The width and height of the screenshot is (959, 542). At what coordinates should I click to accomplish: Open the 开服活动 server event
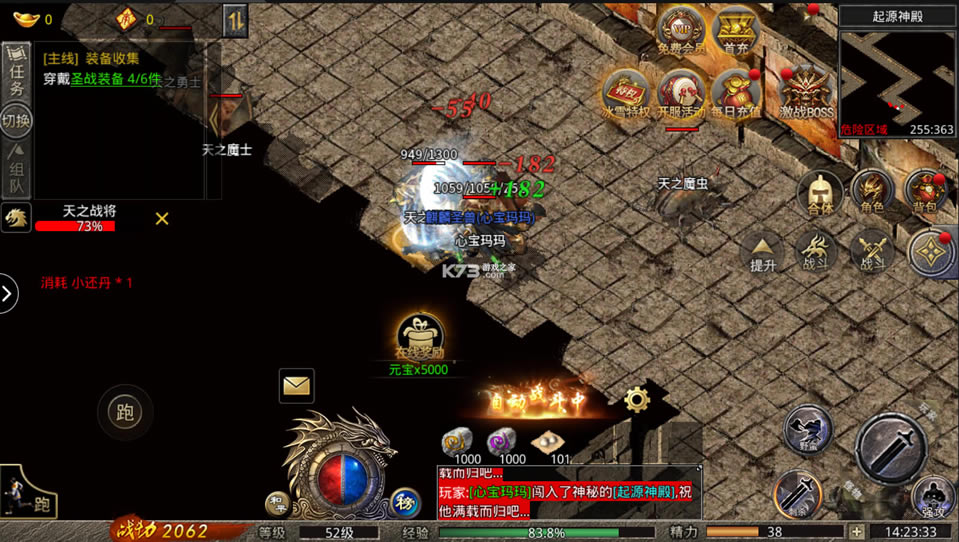682,93
